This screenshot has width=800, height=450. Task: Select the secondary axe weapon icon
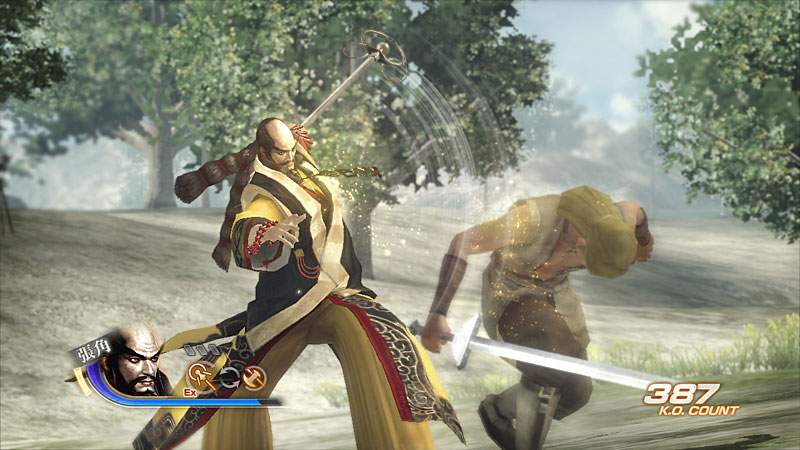click(x=255, y=377)
